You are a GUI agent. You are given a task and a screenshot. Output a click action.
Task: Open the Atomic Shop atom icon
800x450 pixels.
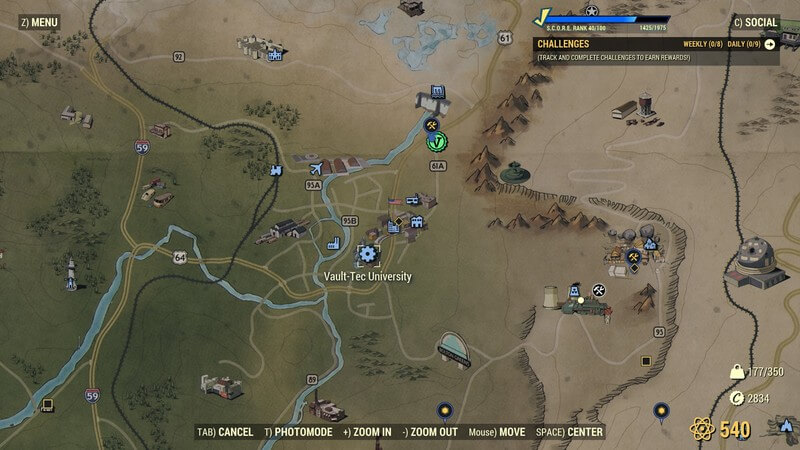(702, 430)
